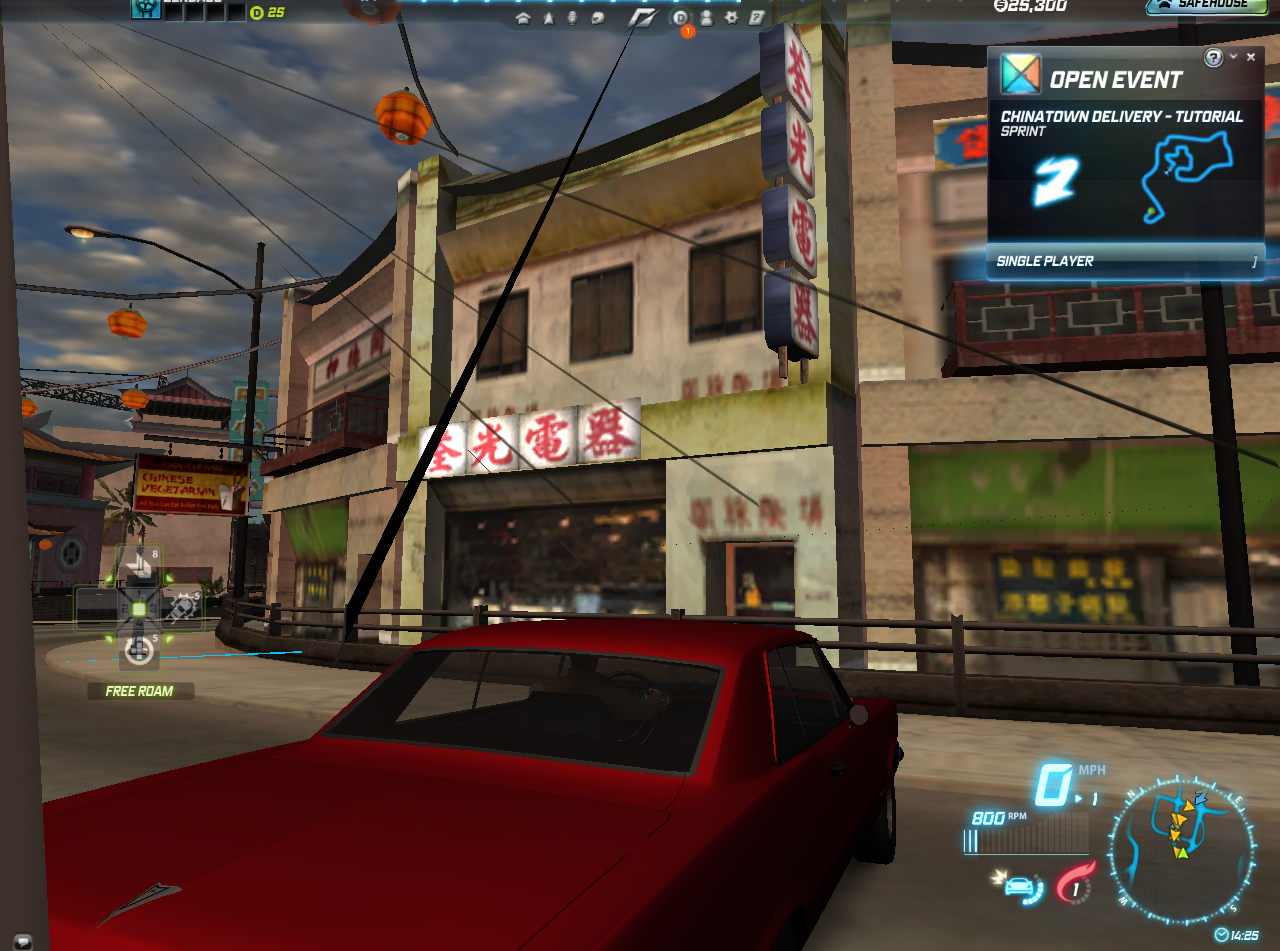Activate the bottom circular powerup with 5 charges
The height and width of the screenshot is (951, 1280).
pos(139,650)
